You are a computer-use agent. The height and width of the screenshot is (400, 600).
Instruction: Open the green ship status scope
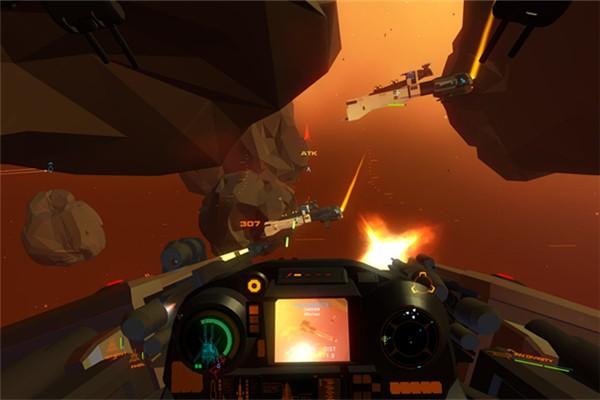pyautogui.click(x=215, y=339)
